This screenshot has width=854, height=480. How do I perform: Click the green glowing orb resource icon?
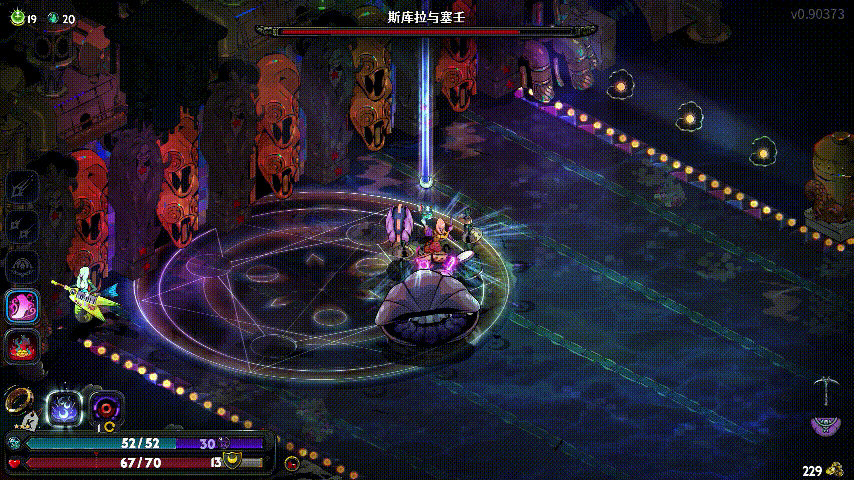click(x=16, y=18)
